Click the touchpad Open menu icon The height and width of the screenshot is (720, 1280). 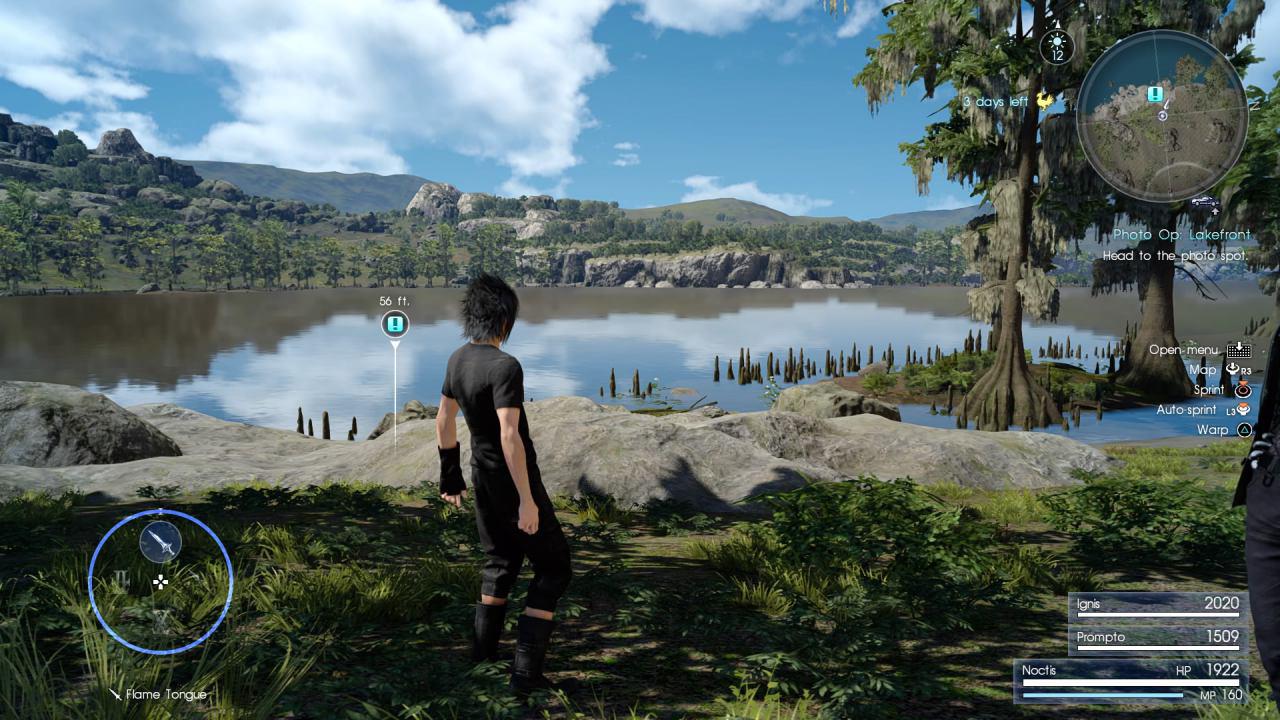pos(1239,351)
